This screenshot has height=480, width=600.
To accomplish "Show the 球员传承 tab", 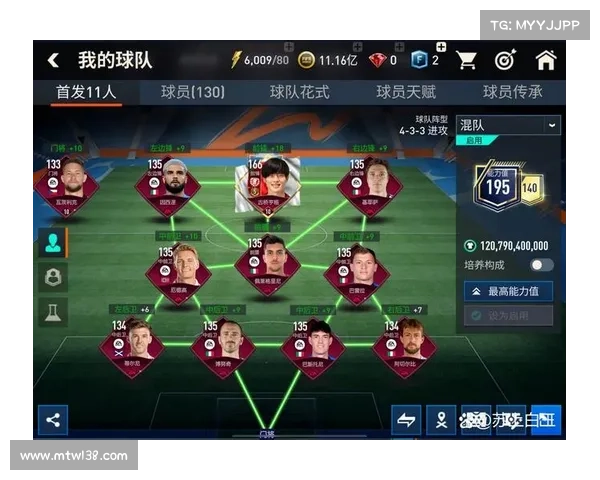I will click(513, 92).
